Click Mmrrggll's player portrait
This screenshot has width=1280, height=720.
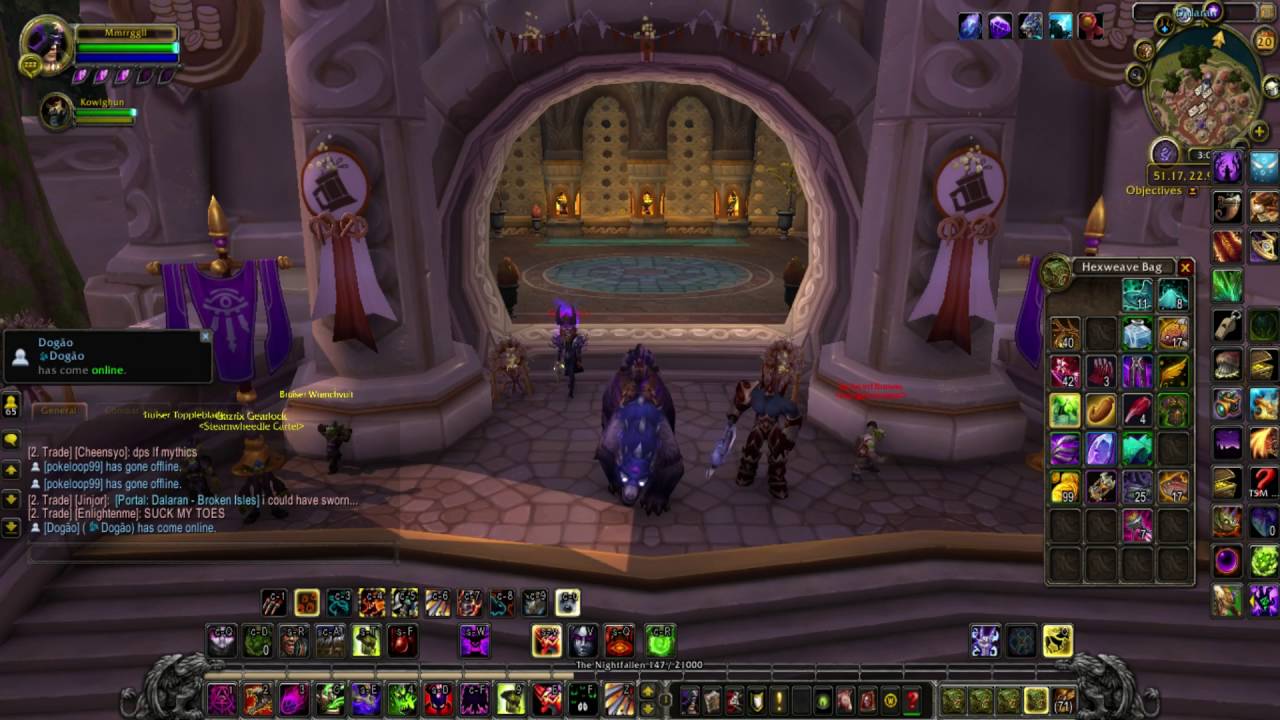click(x=45, y=46)
